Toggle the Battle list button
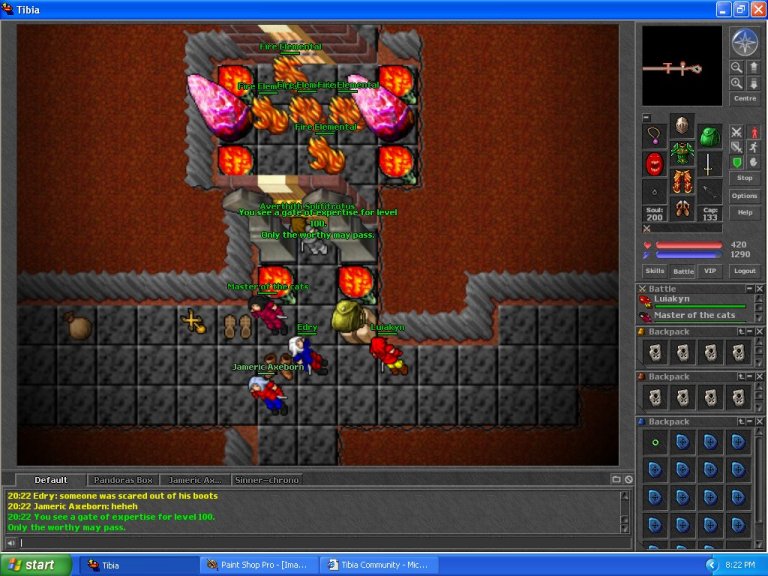This screenshot has width=768, height=576. pyautogui.click(x=683, y=271)
